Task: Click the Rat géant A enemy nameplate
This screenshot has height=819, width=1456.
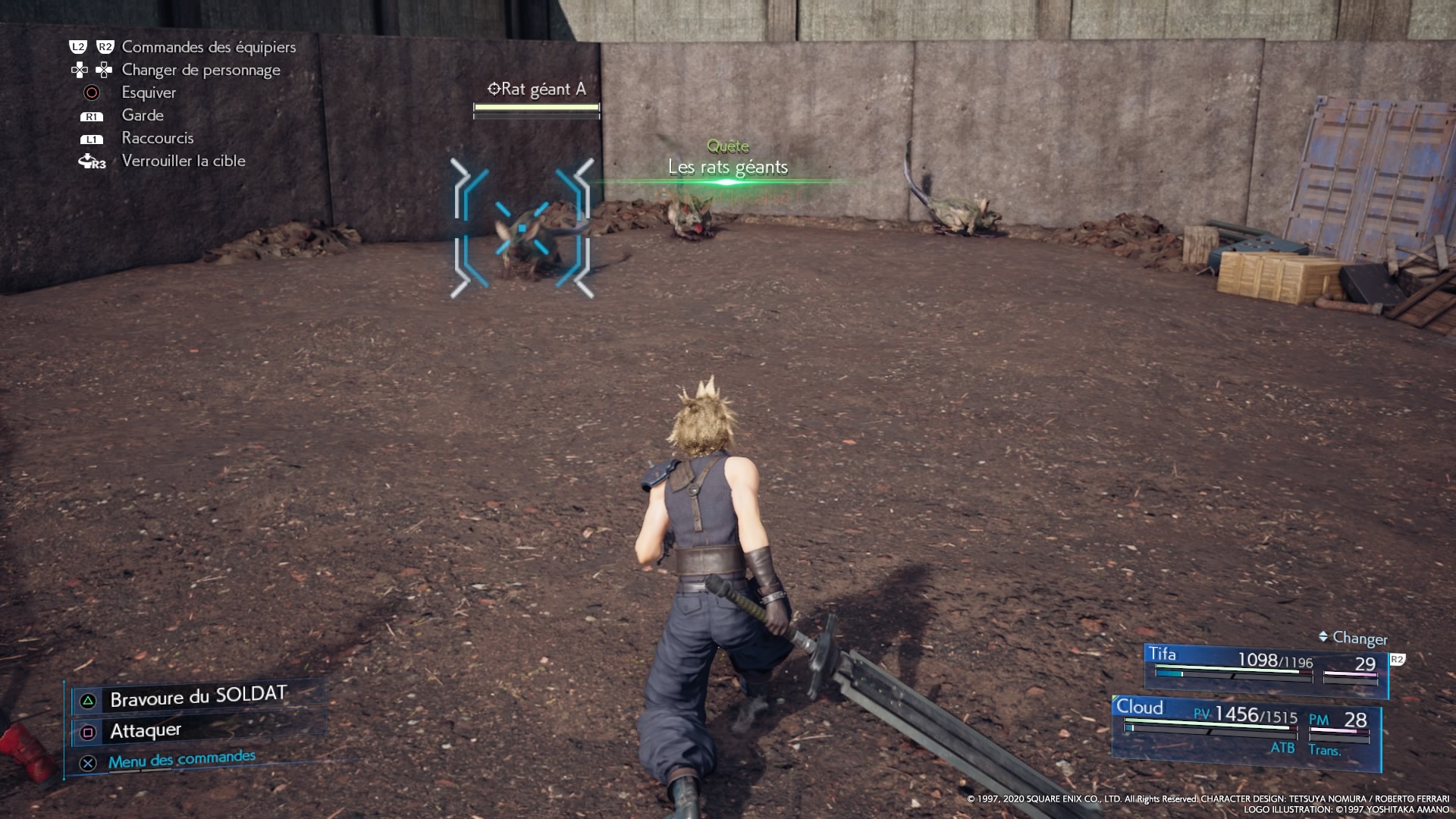Action: (537, 89)
